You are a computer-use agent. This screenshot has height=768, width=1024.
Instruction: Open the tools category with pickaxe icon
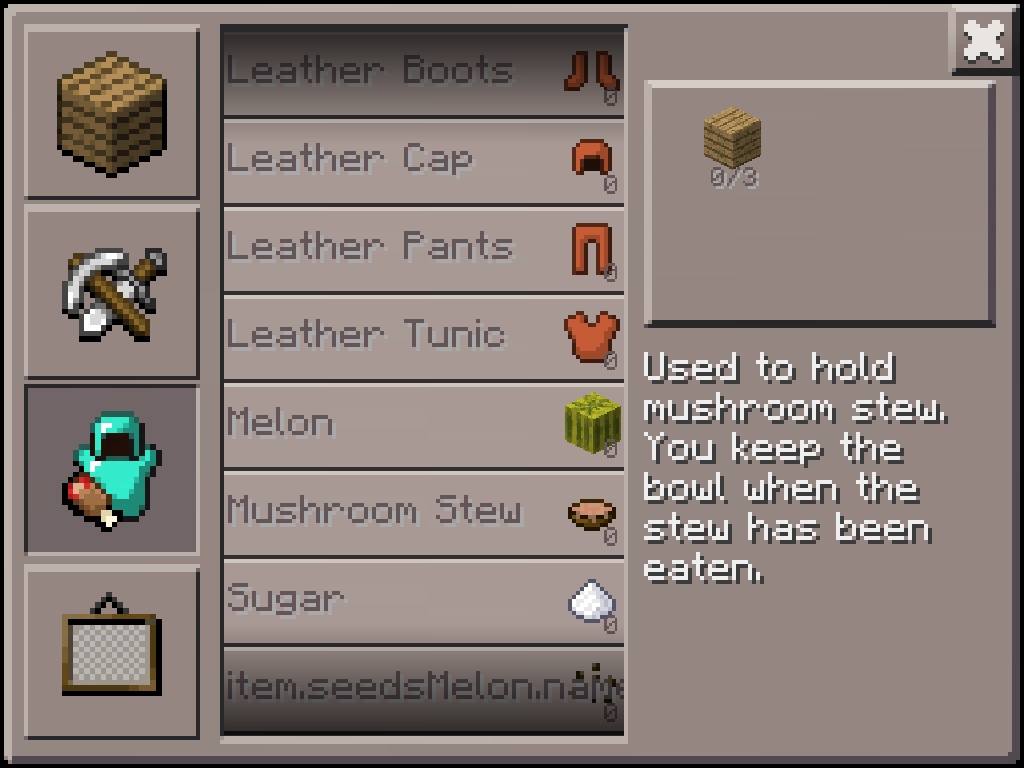(x=111, y=293)
